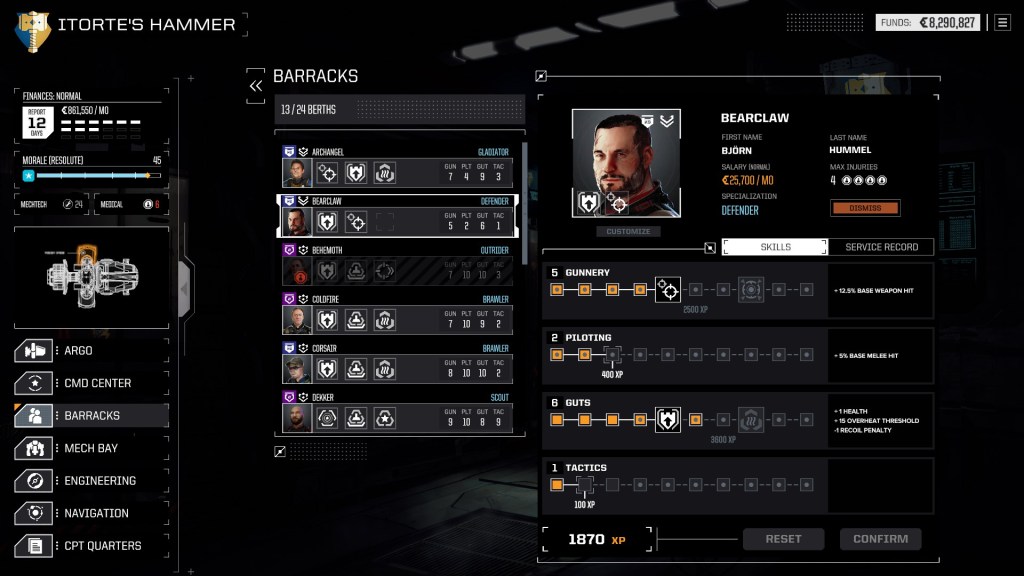Buy the 400 XP Piloting skill node

tap(612, 355)
